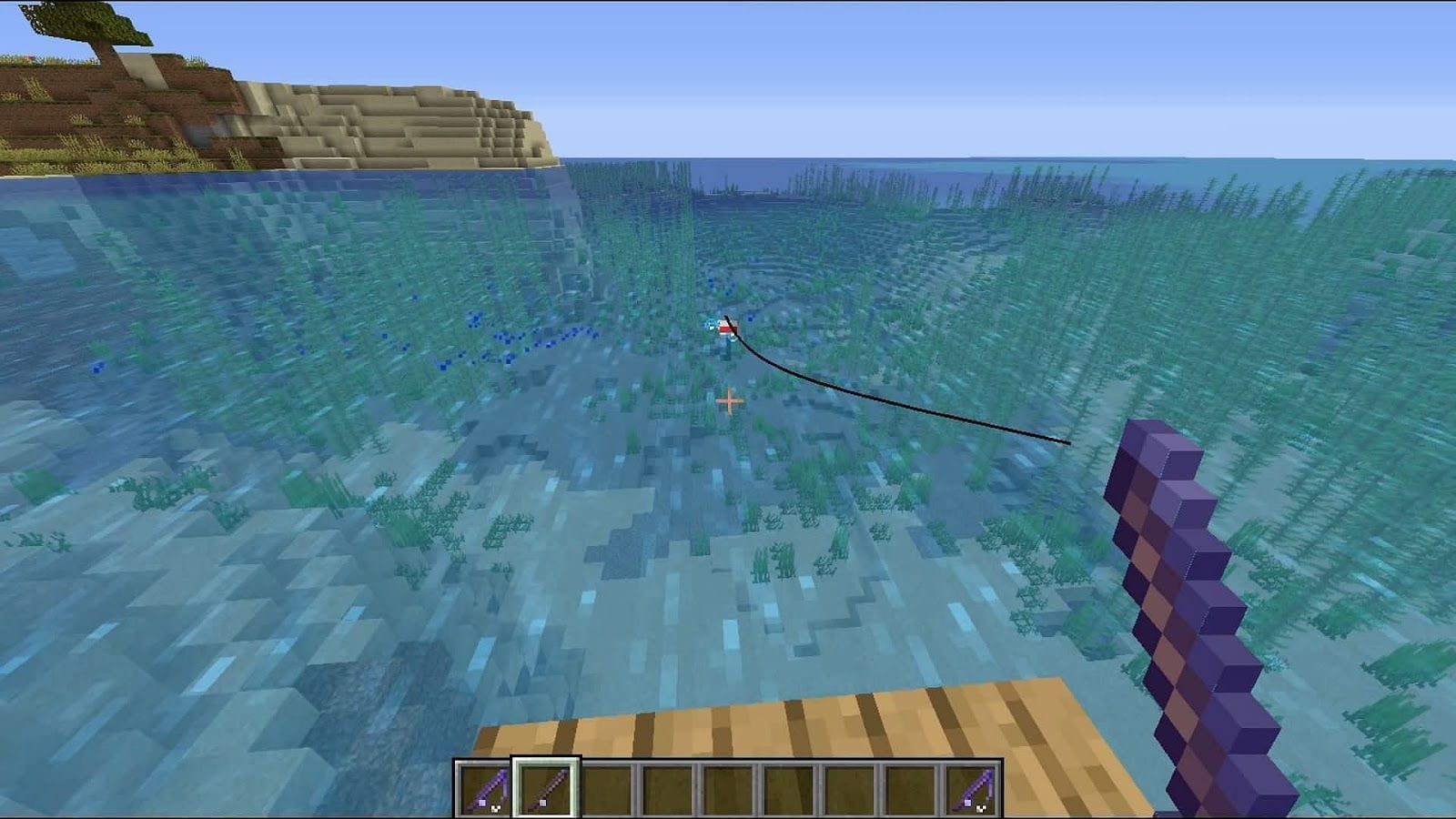The width and height of the screenshot is (1456, 819).
Task: Select the fishing rod in hotbar slot one
Action: pos(488,790)
